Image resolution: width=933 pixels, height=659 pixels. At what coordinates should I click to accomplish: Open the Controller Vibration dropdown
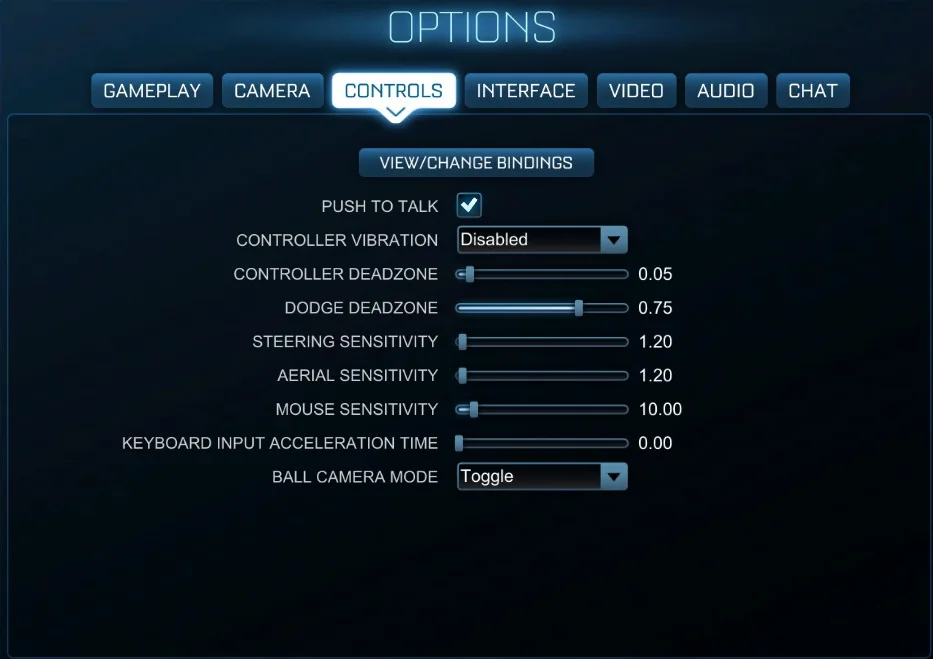coord(542,240)
